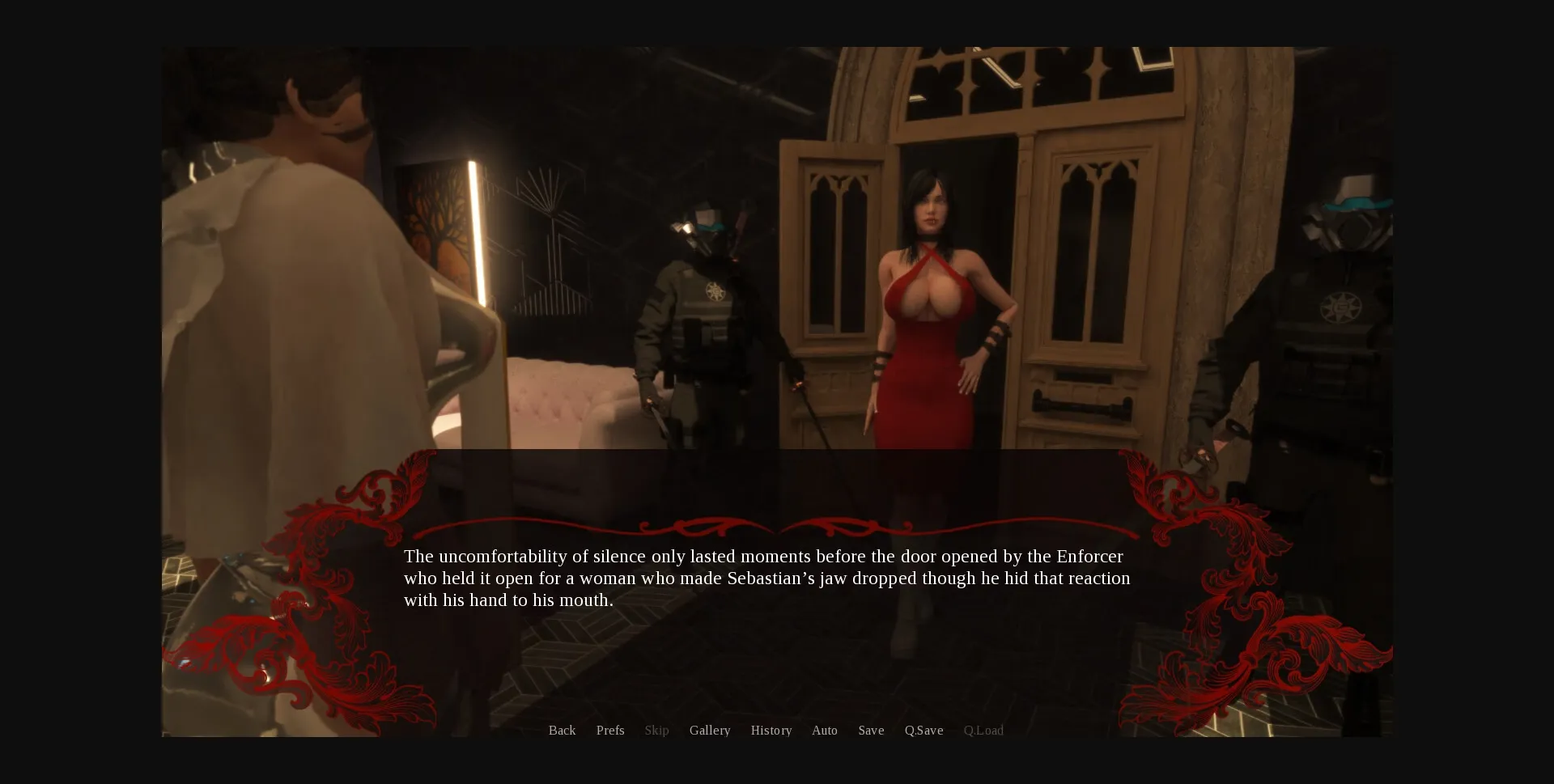1554x784 pixels.
Task: Perform a Q.Save quick save
Action: pyautogui.click(x=924, y=730)
